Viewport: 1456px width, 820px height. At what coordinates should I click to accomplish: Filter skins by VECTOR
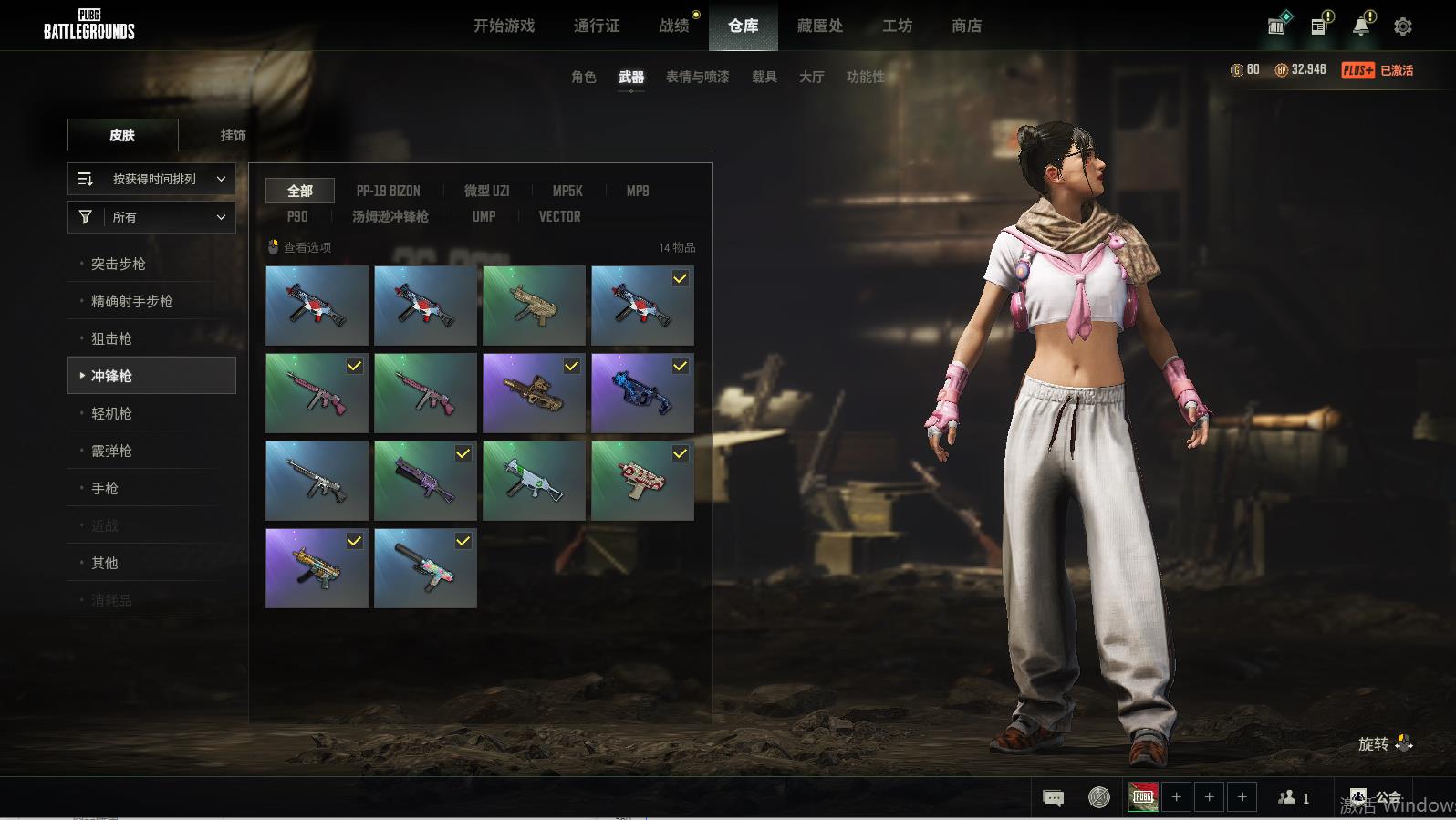559,216
